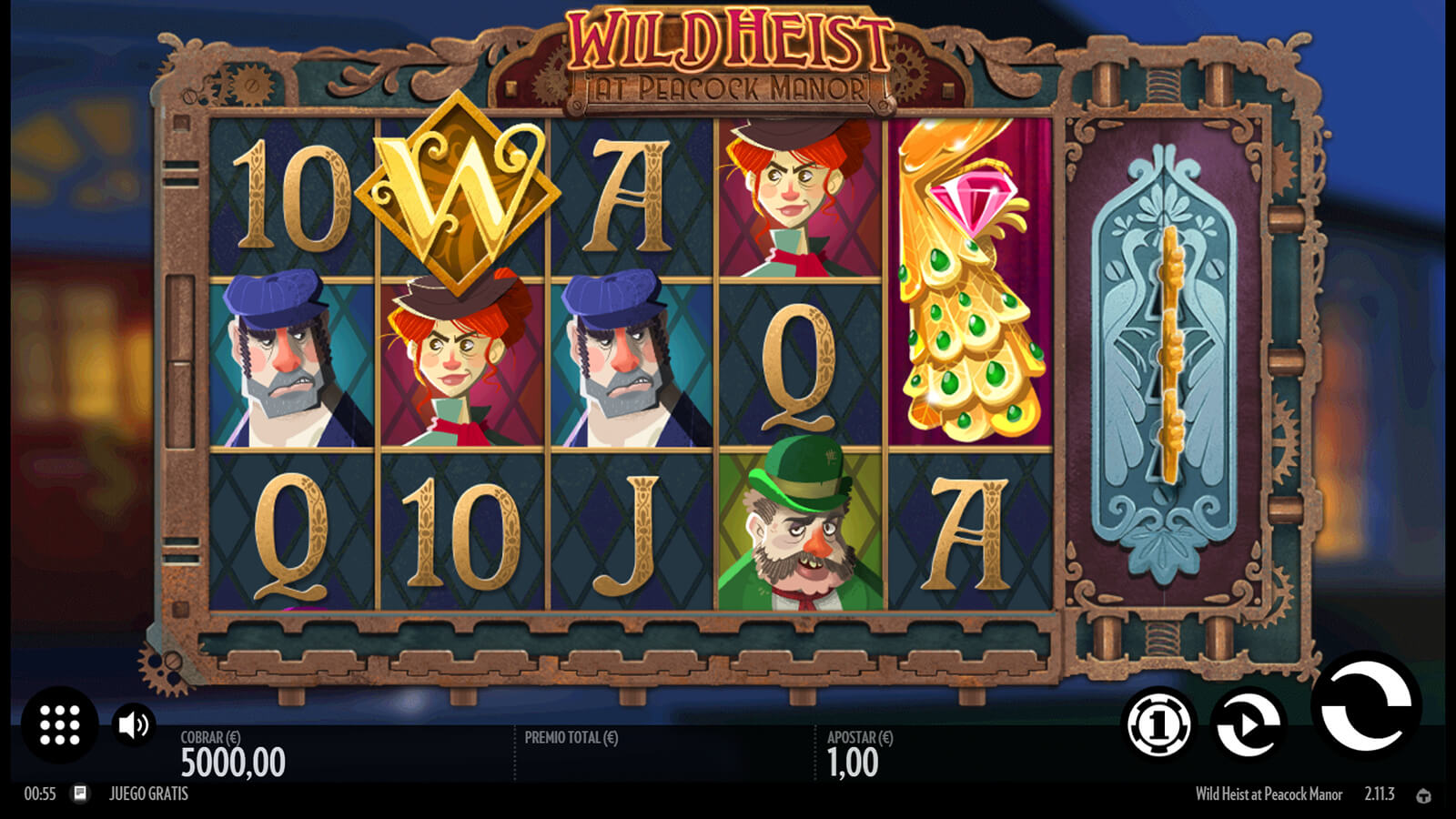The width and height of the screenshot is (1456, 819).
Task: Click the Thunderkick logo icon
Action: coord(1424,795)
